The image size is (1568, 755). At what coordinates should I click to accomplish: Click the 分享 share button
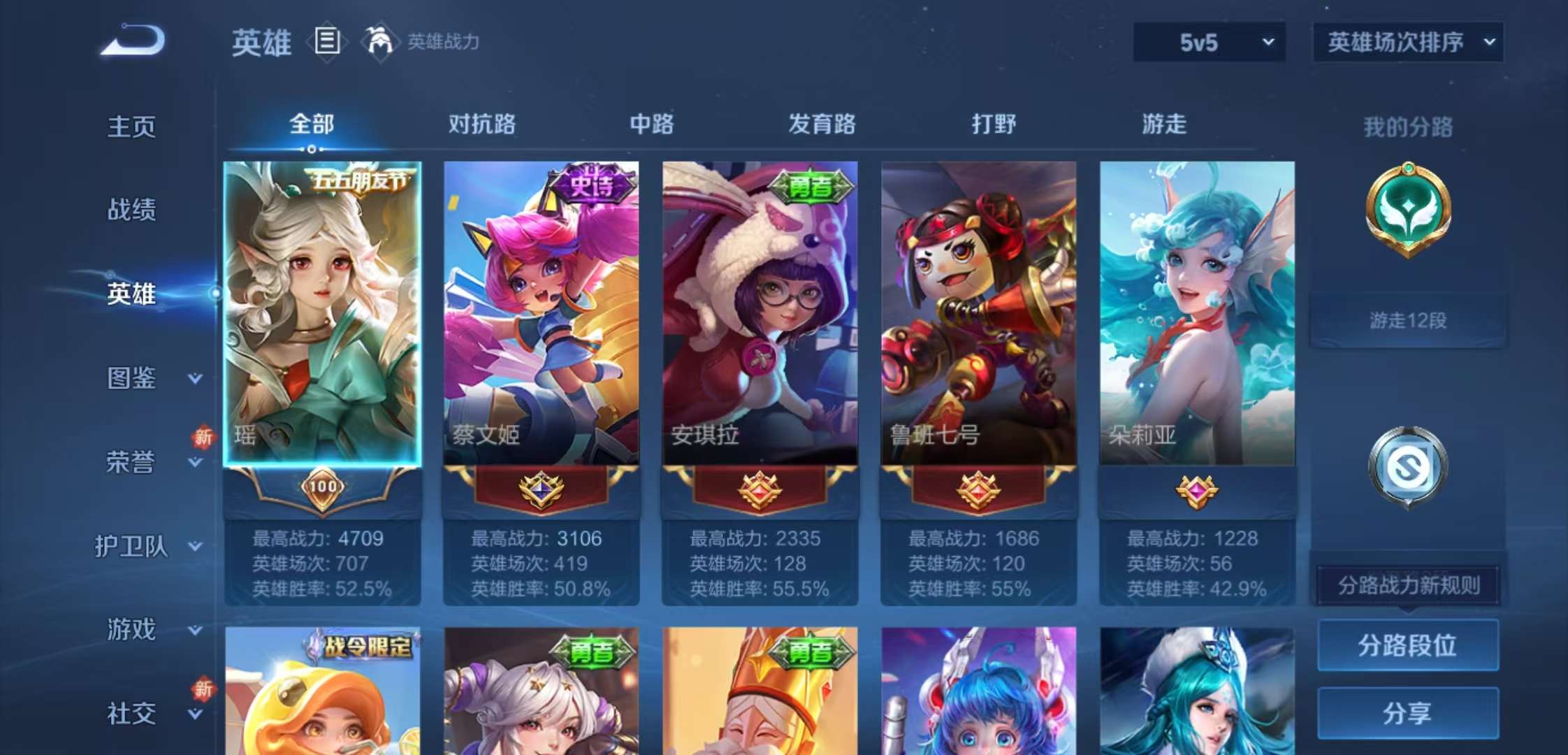1407,713
